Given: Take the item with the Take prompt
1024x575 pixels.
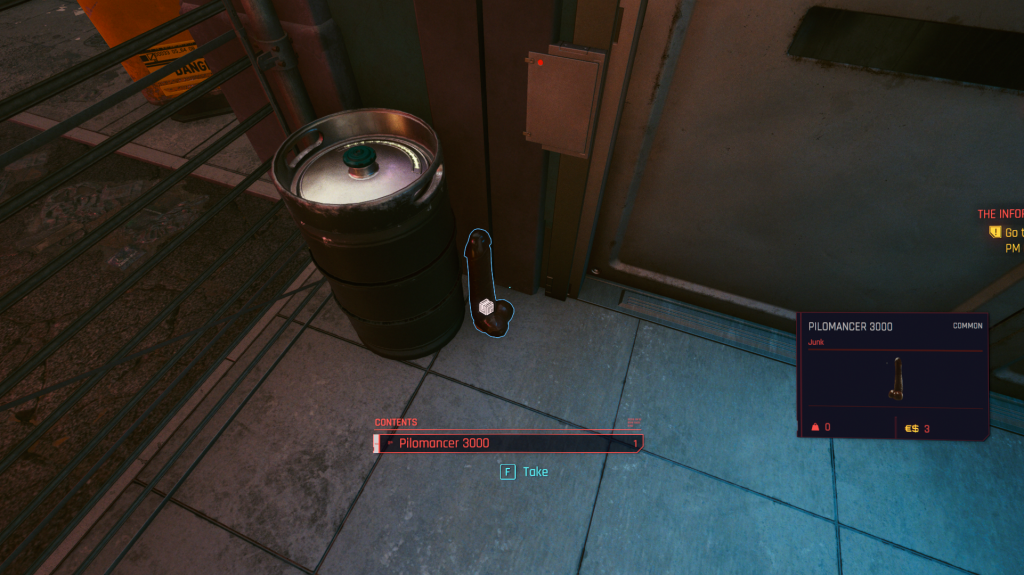Looking at the screenshot, I should pyautogui.click(x=525, y=471).
